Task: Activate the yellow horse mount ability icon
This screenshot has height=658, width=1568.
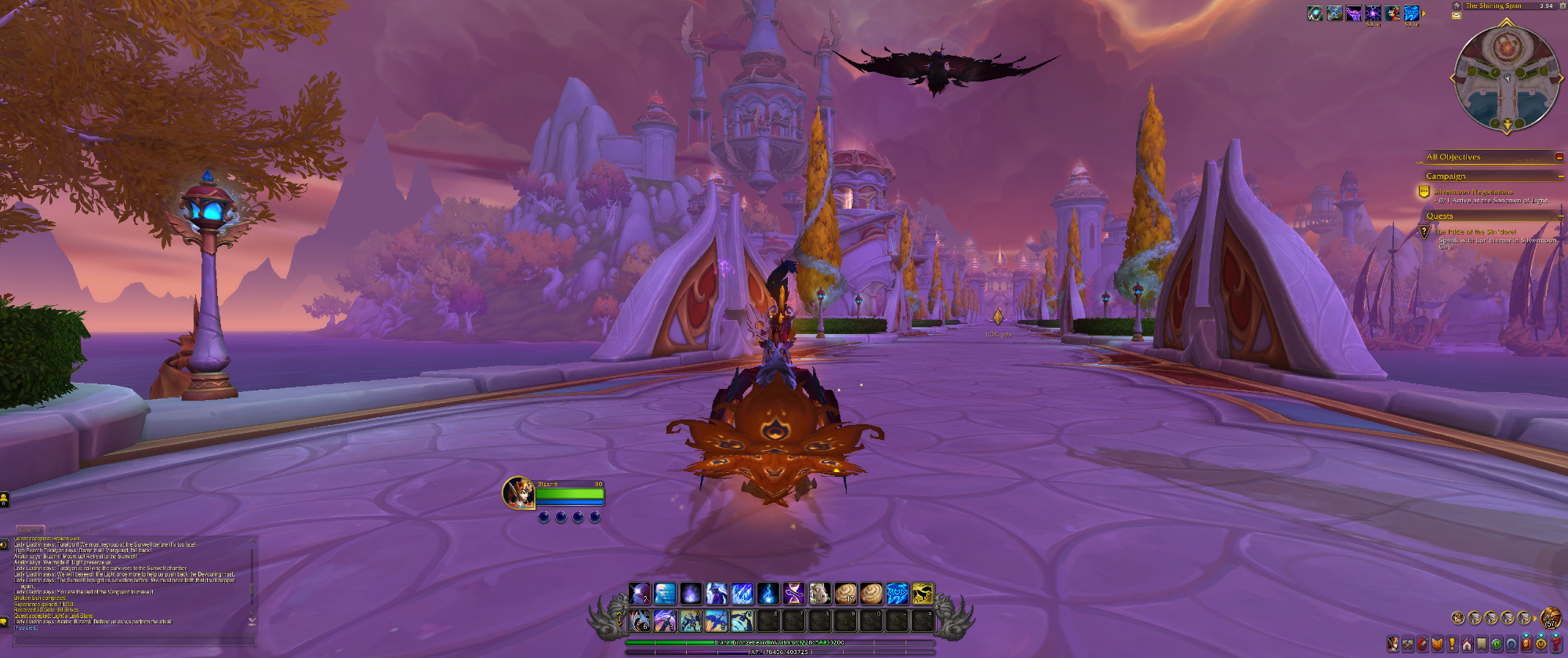Action: pyautogui.click(x=923, y=594)
